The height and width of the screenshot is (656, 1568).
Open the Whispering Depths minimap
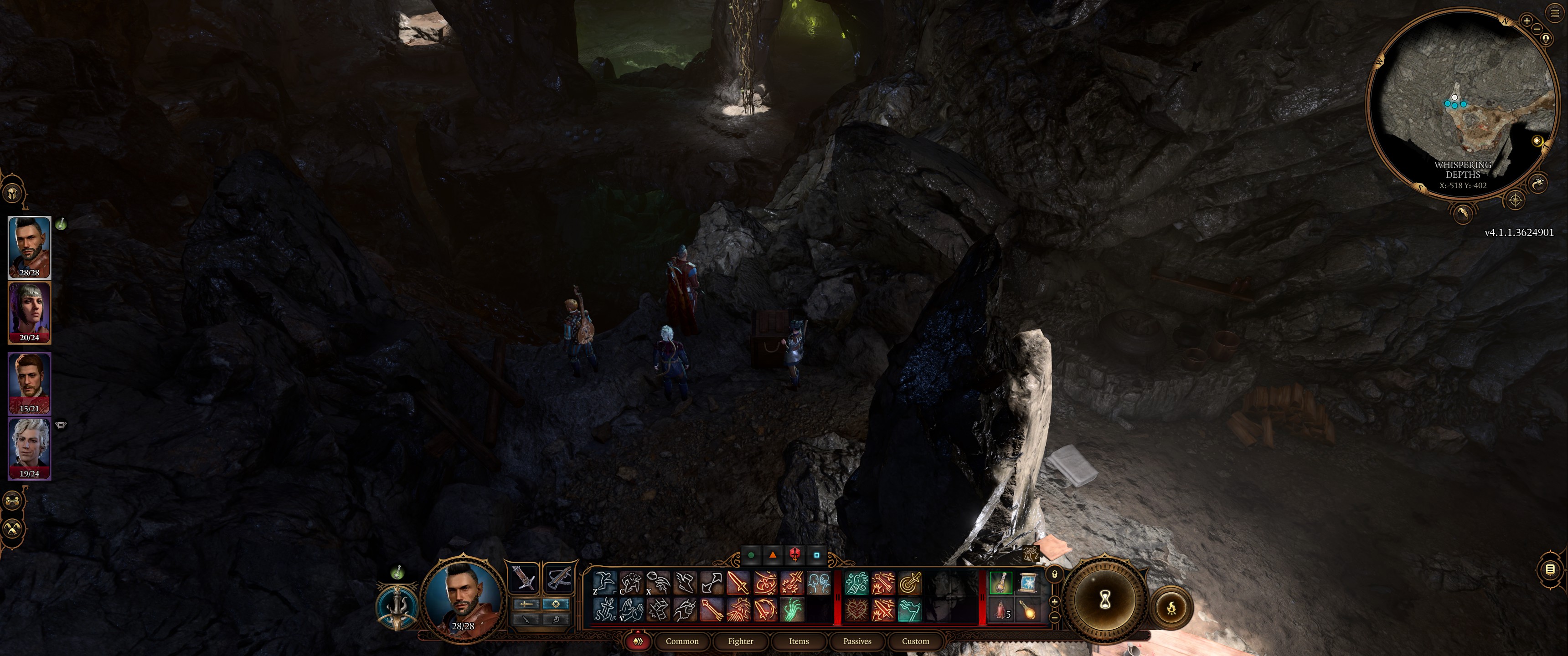pyautogui.click(x=1461, y=103)
